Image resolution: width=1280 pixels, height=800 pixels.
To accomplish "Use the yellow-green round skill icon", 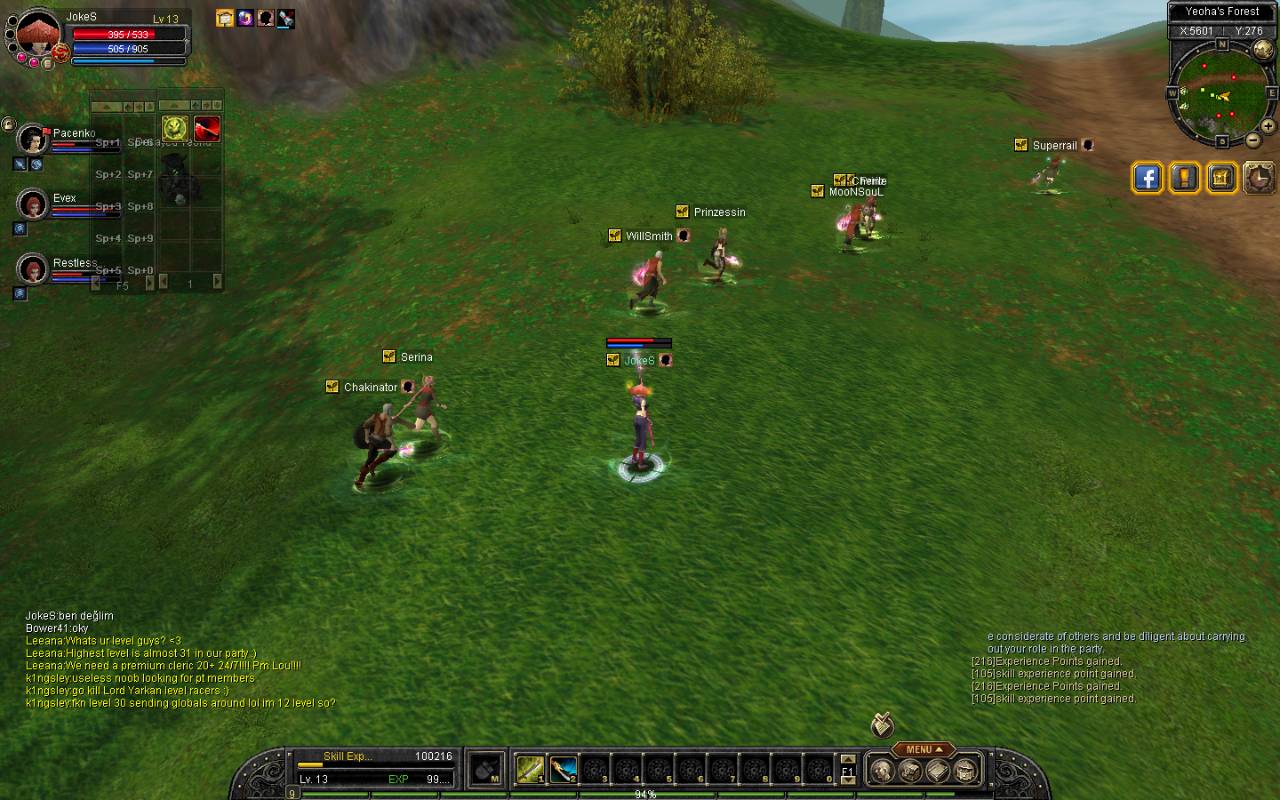I will tap(175, 128).
